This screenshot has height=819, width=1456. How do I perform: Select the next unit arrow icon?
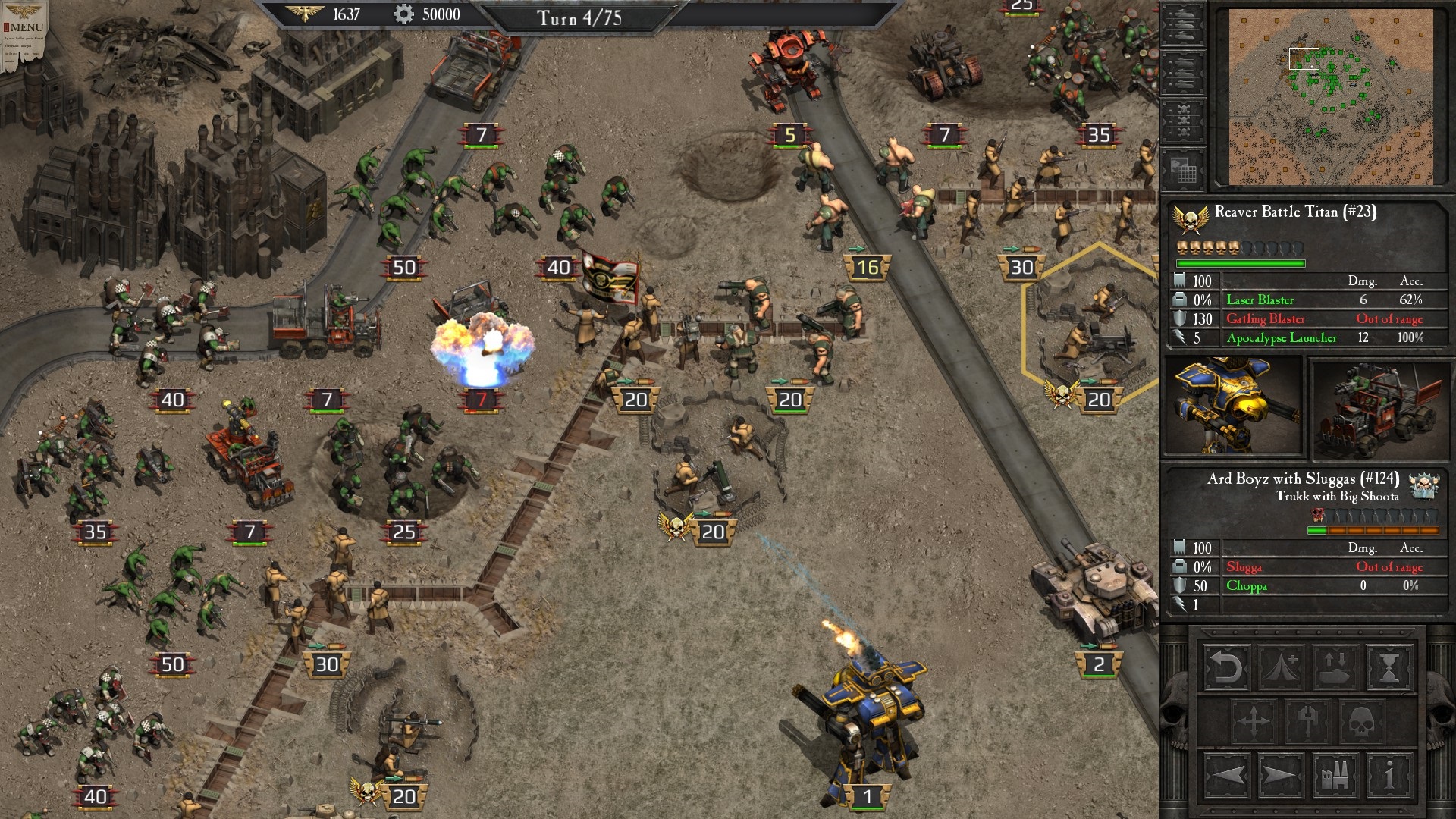pyautogui.click(x=1279, y=774)
